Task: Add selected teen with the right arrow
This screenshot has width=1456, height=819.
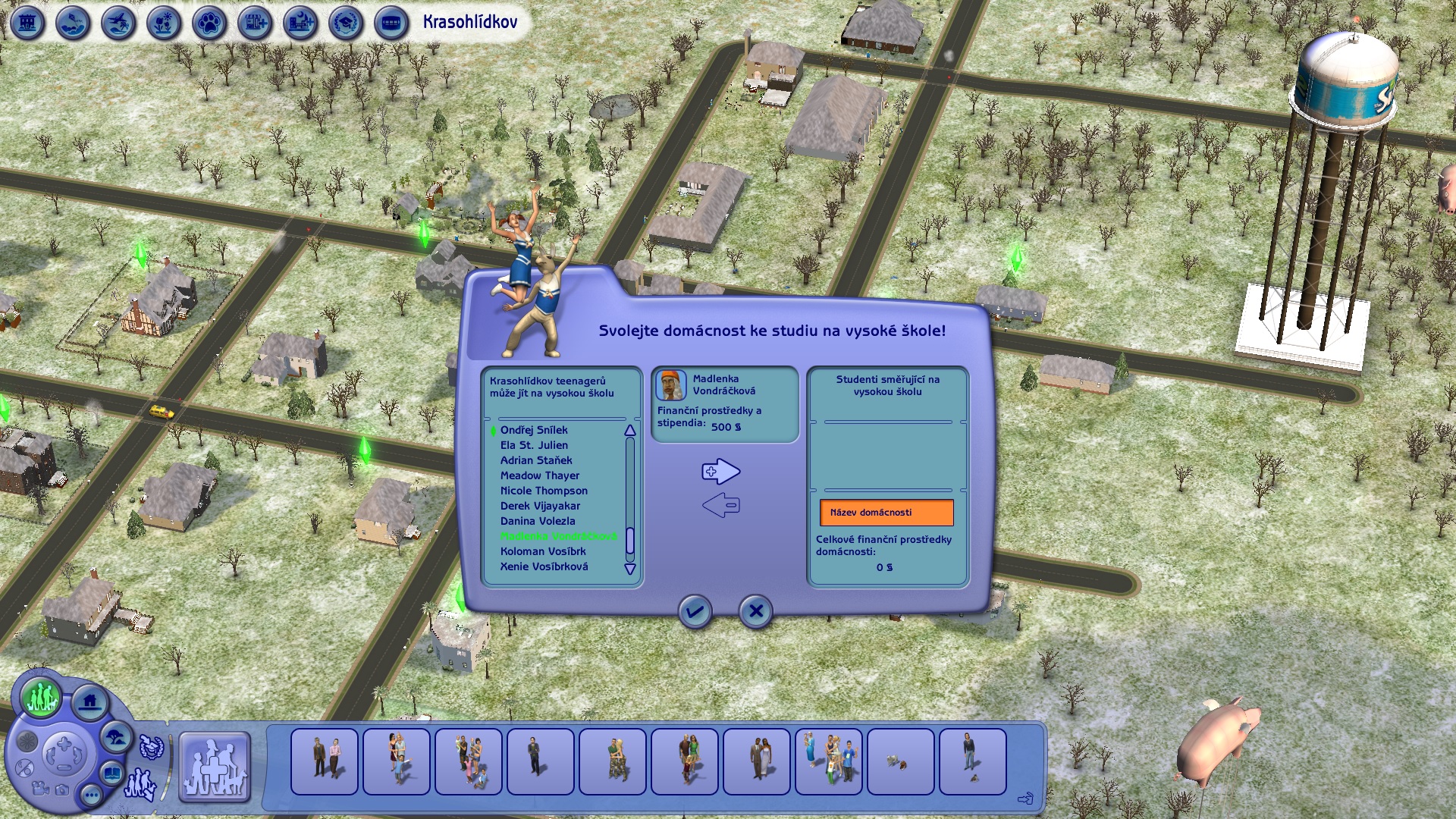Action: (x=720, y=472)
